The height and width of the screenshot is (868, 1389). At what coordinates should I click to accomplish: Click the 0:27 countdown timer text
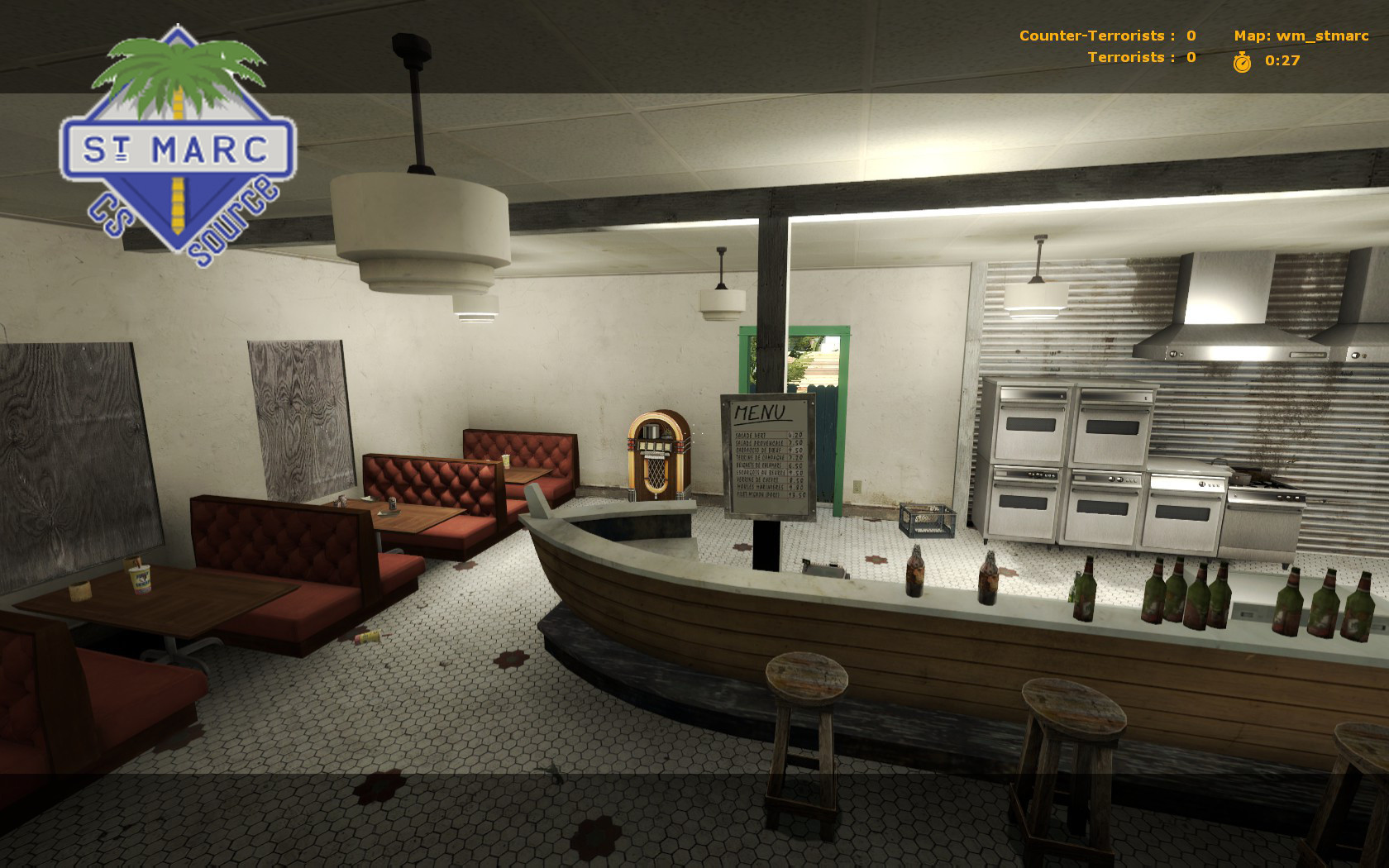[x=1281, y=60]
